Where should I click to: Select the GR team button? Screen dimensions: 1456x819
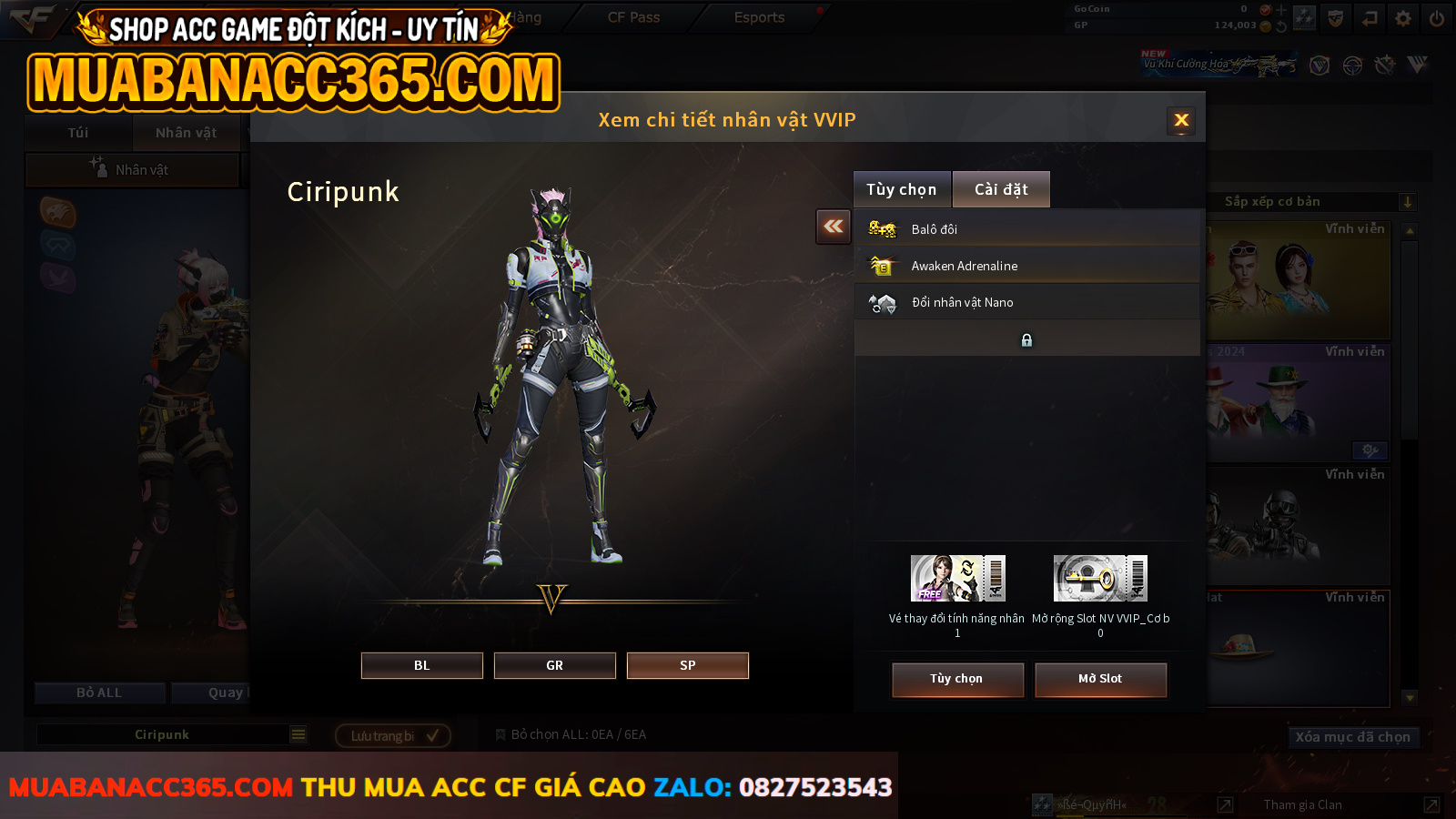[x=555, y=665]
